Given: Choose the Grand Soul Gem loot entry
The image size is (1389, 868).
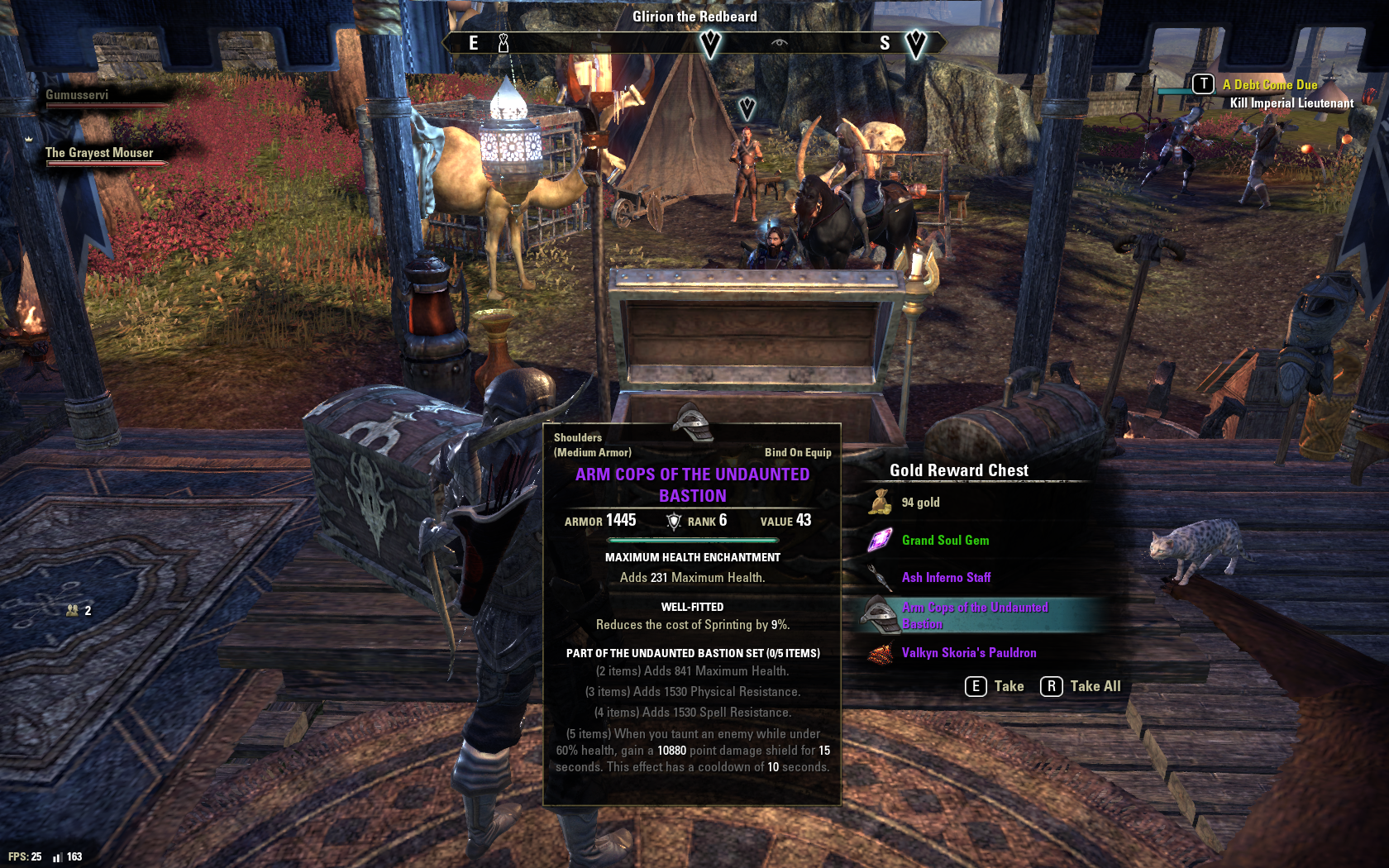Looking at the screenshot, I should [945, 541].
